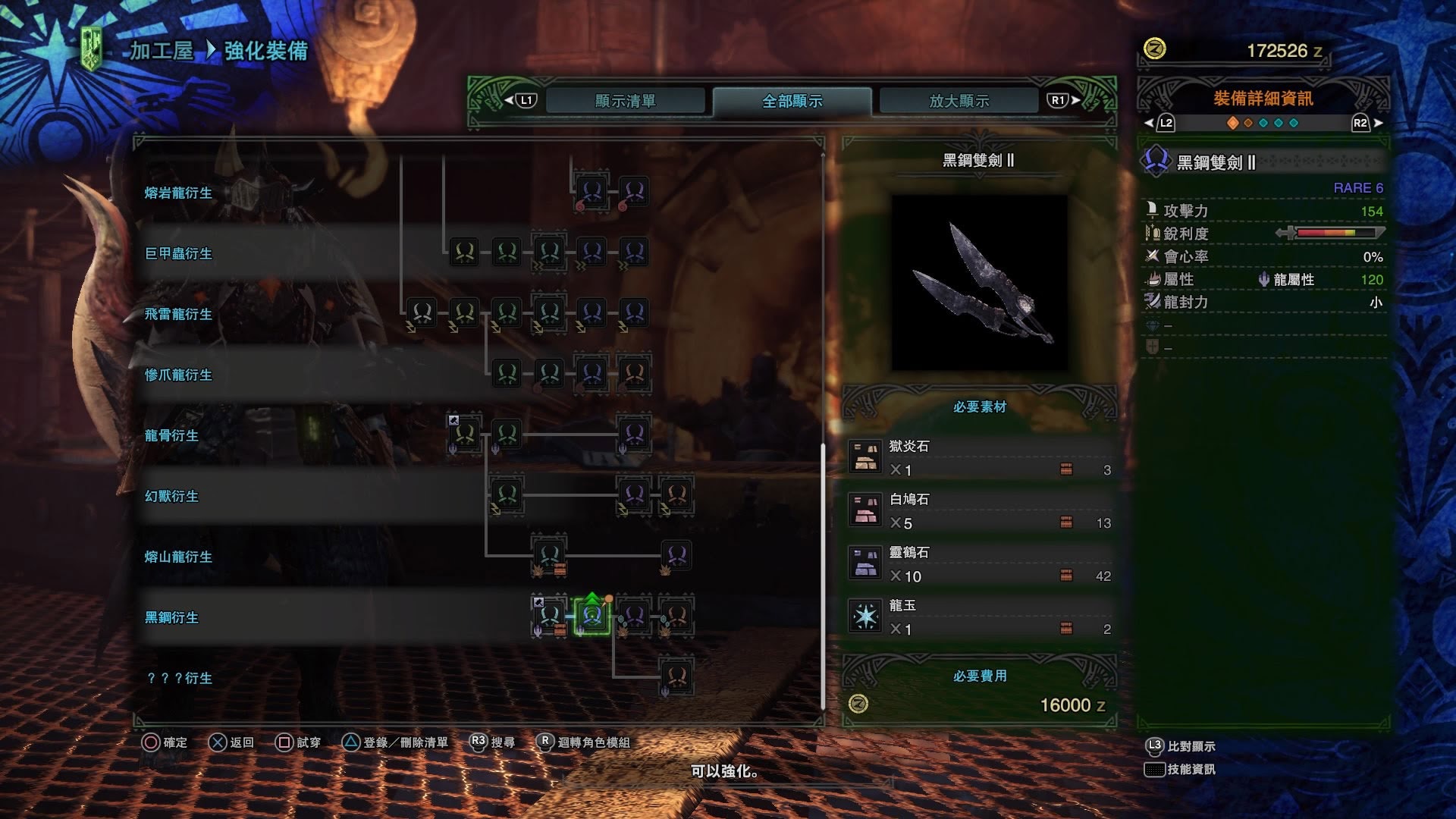The height and width of the screenshot is (819, 1456).
Task: Select the 慘爪龍衍生 tree row label
Action: click(x=178, y=375)
